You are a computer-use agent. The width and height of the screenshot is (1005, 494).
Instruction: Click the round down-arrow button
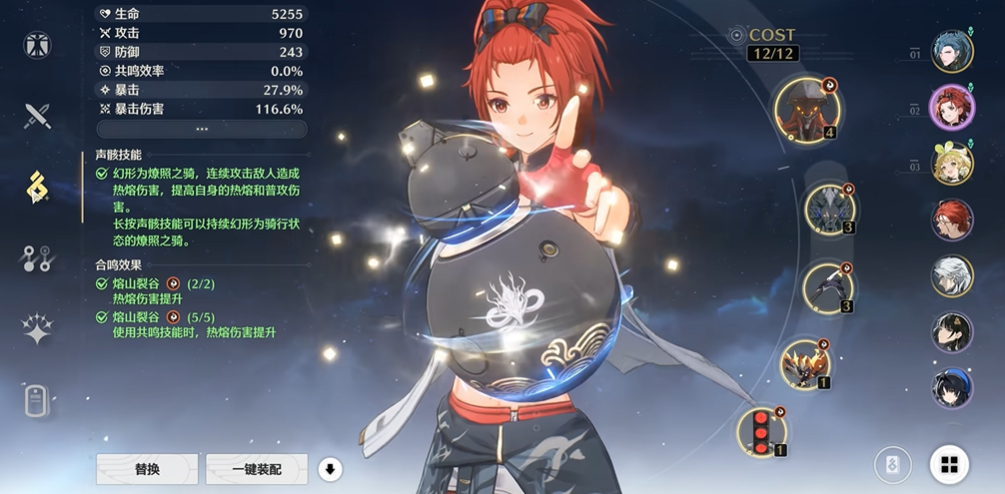coord(329,468)
